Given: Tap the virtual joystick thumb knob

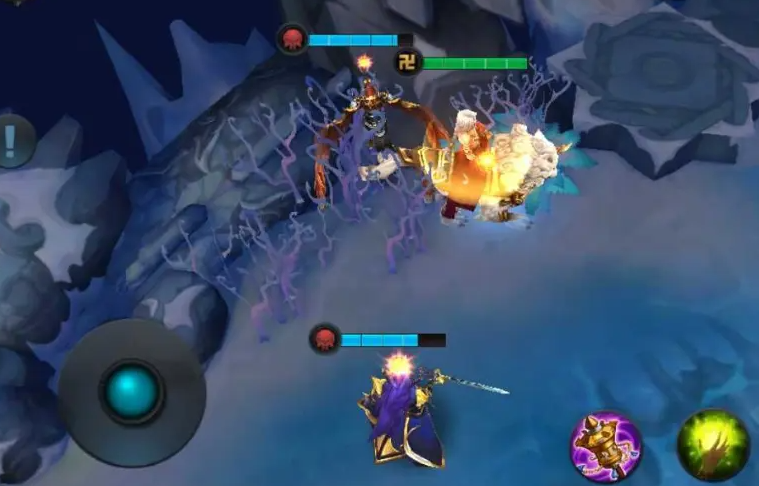Looking at the screenshot, I should (x=132, y=392).
